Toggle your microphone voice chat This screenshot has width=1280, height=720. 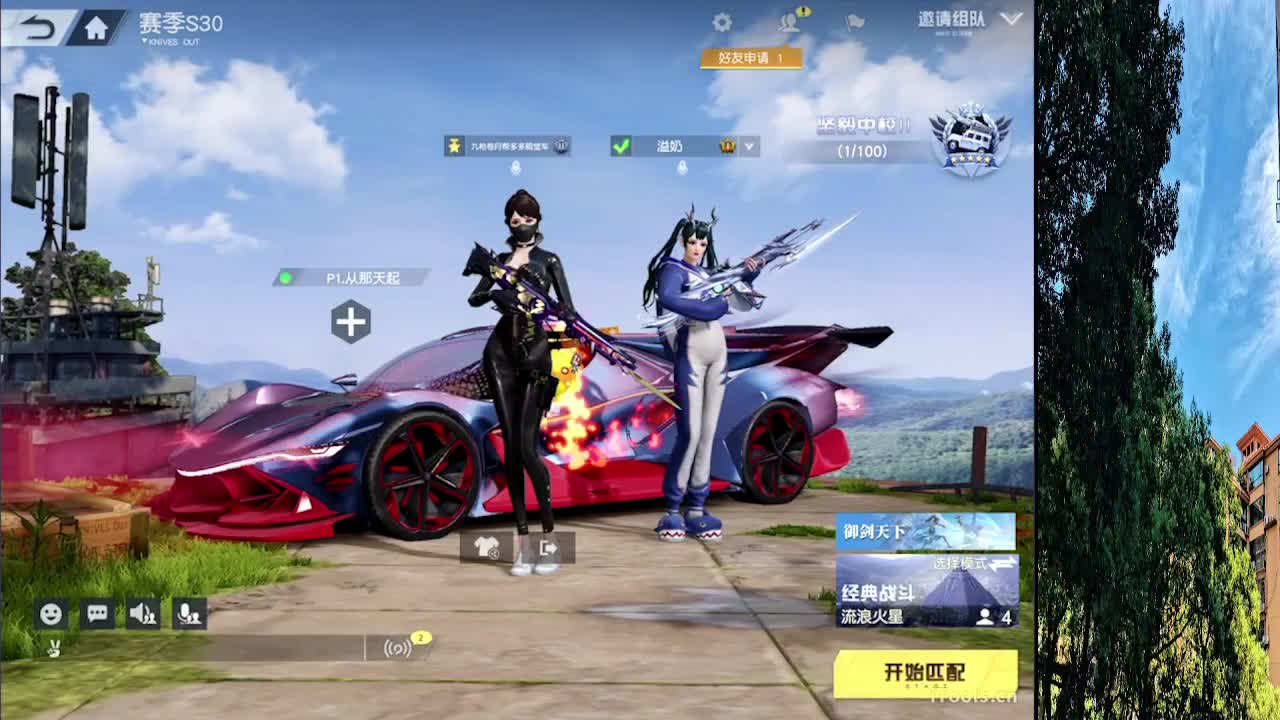[191, 614]
